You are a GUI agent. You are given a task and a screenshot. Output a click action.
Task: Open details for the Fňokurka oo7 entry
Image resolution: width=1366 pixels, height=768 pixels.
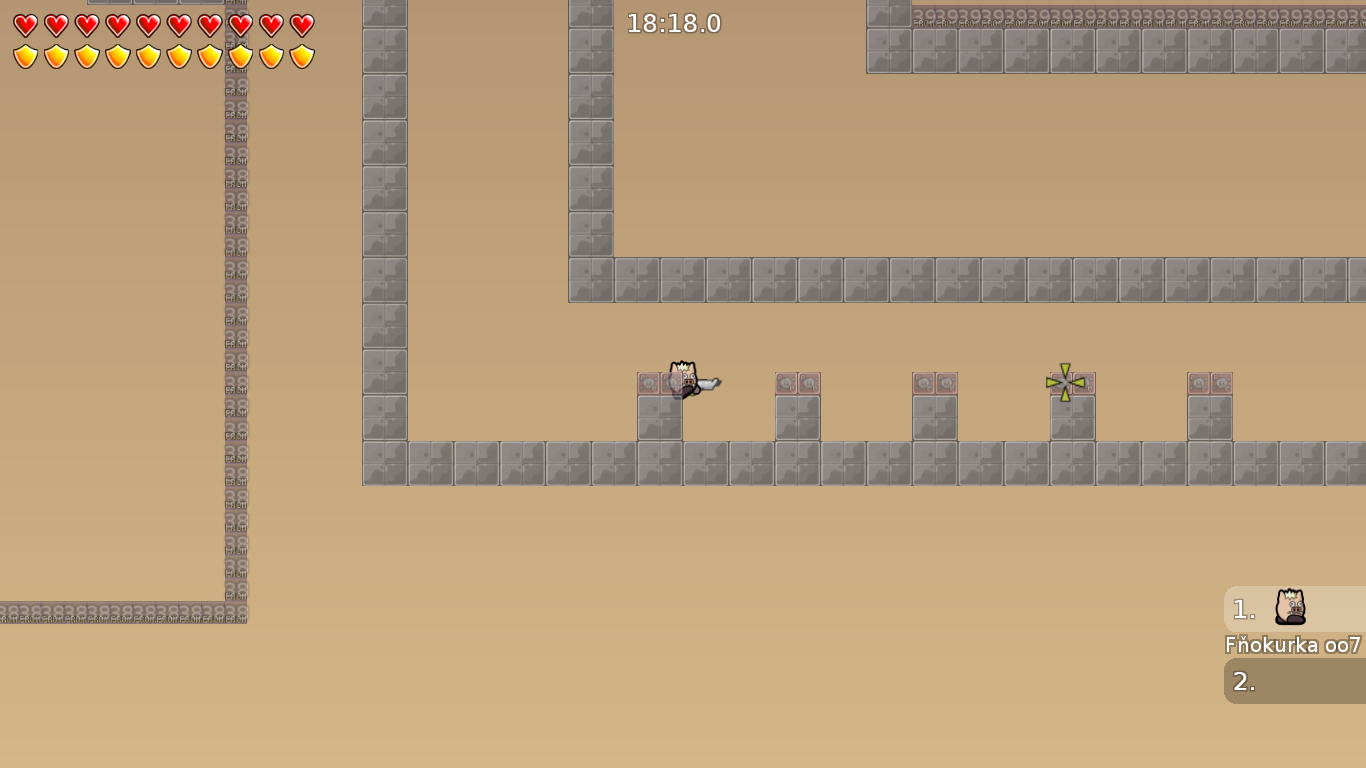point(1294,645)
